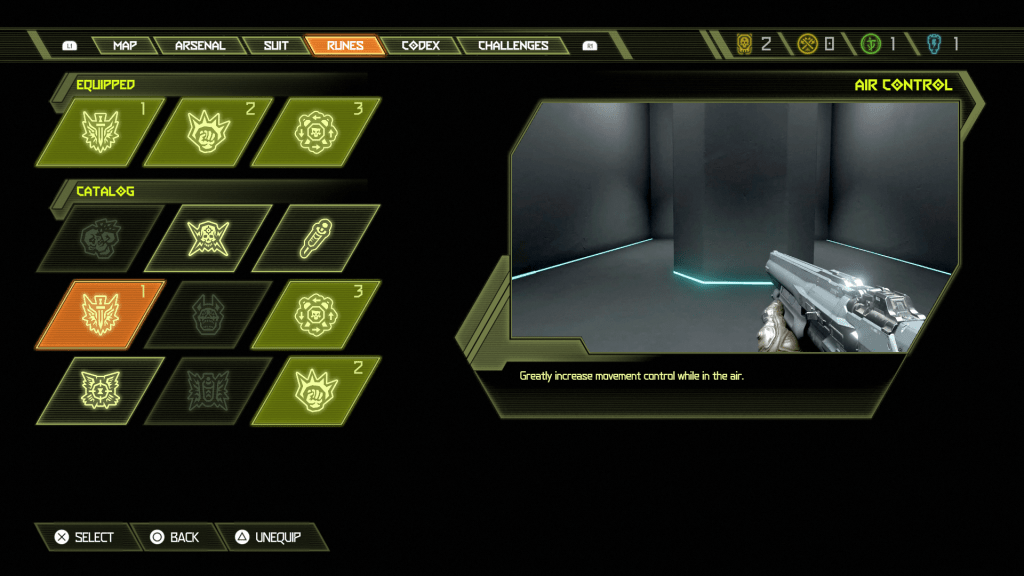Pick the crosshair crest rune in the catalog
Image resolution: width=1024 pixels, height=576 pixels.
(101, 390)
